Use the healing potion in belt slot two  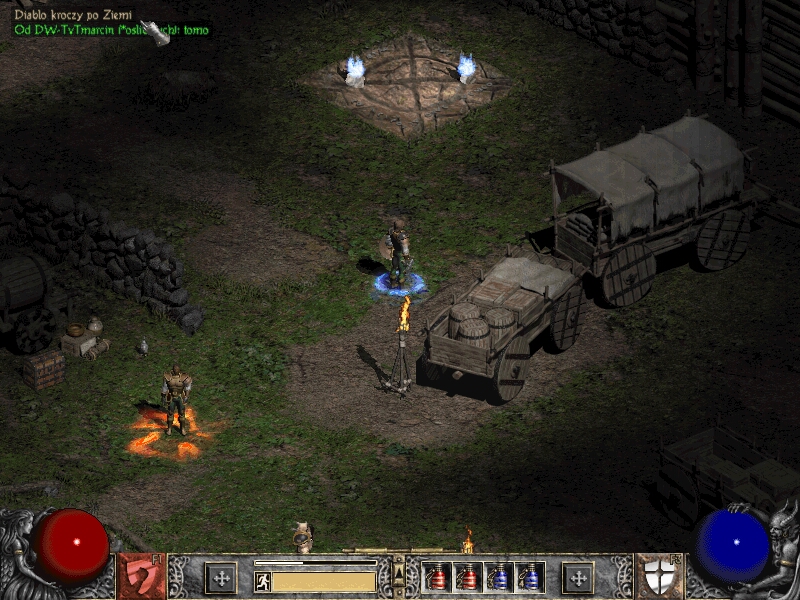[468, 577]
